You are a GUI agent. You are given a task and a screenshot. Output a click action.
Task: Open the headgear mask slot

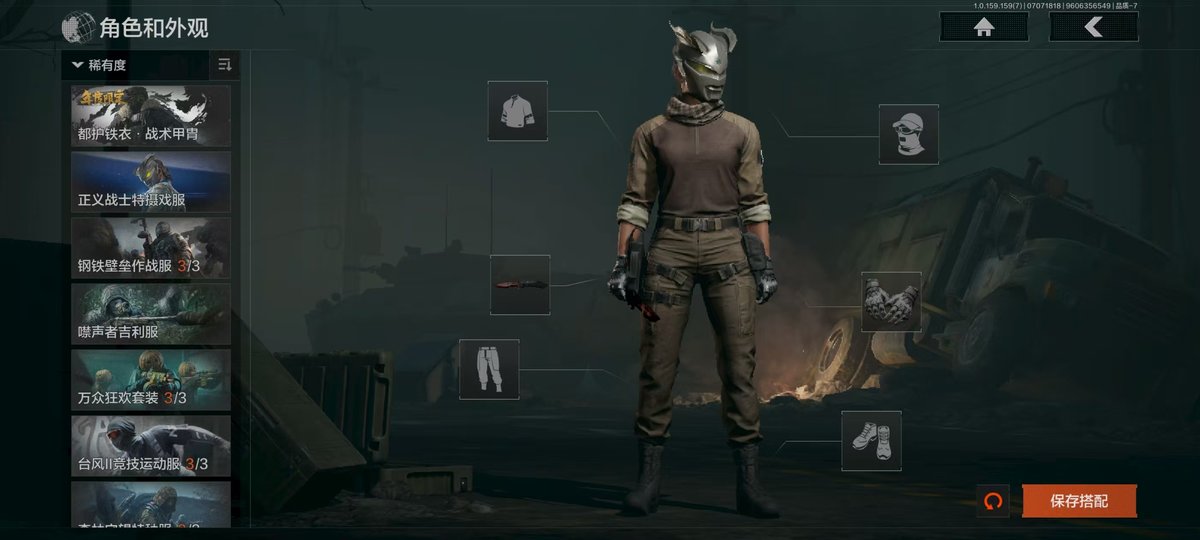click(x=909, y=134)
